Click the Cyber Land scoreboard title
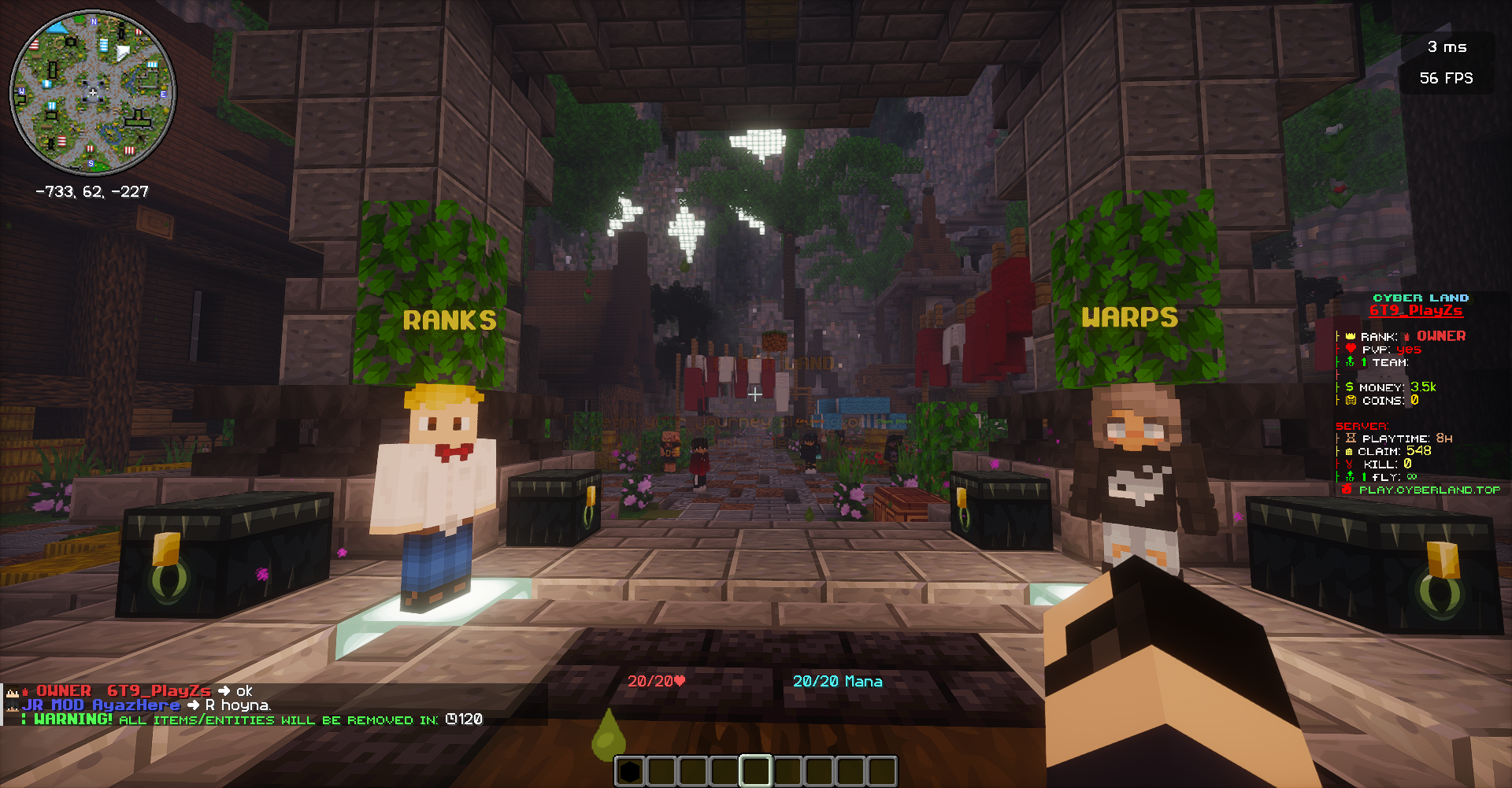The image size is (1512, 788). (x=1421, y=298)
